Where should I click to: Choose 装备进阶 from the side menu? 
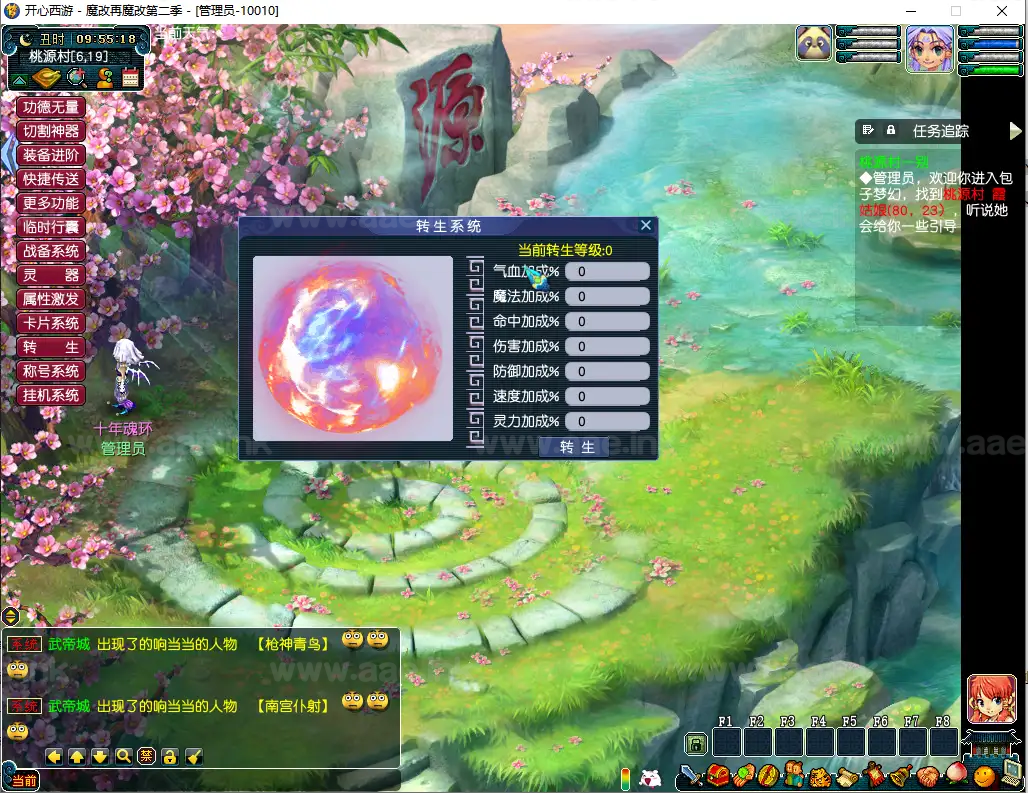51,155
